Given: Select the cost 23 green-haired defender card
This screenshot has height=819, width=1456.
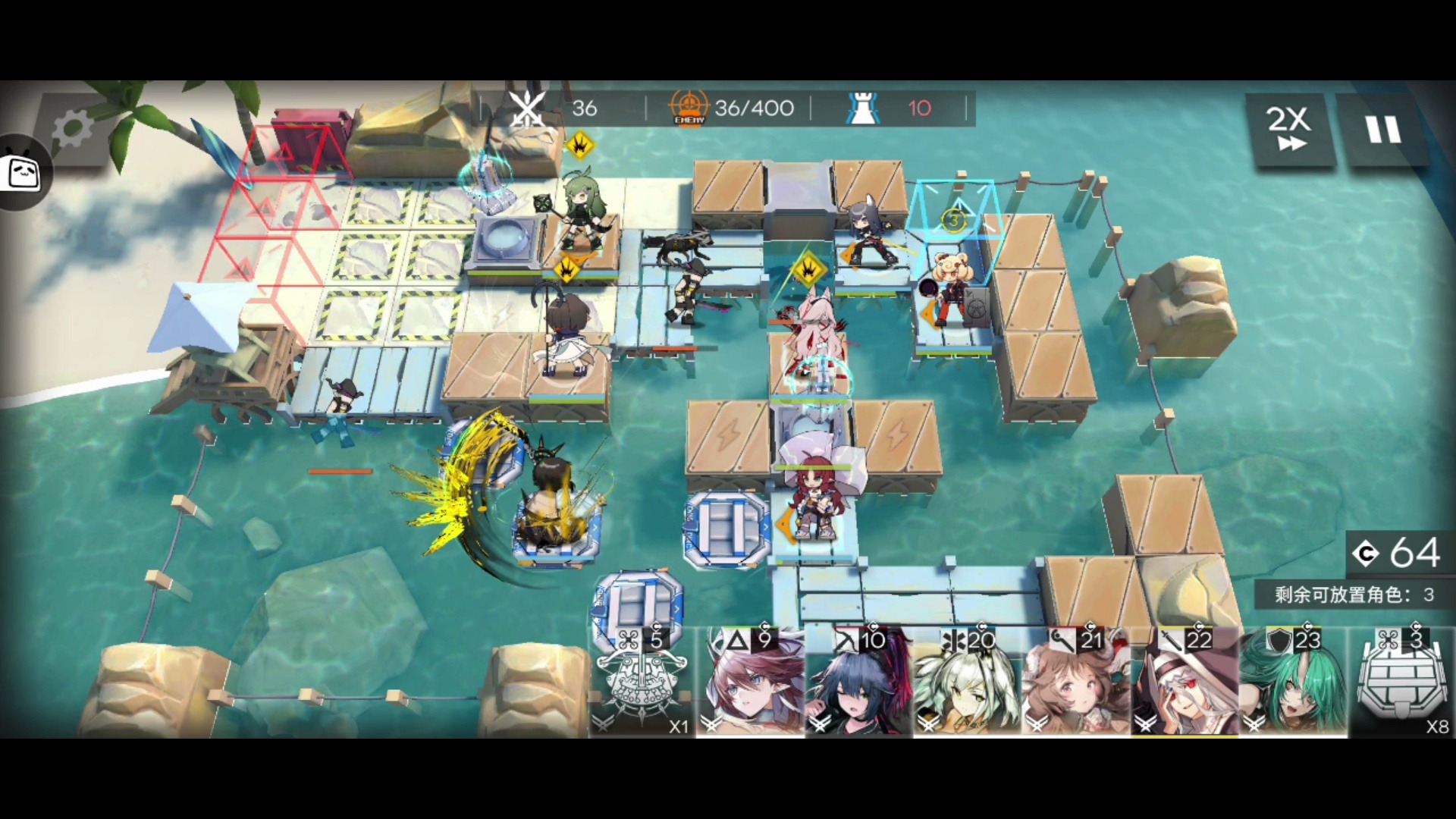Looking at the screenshot, I should 1292,682.
